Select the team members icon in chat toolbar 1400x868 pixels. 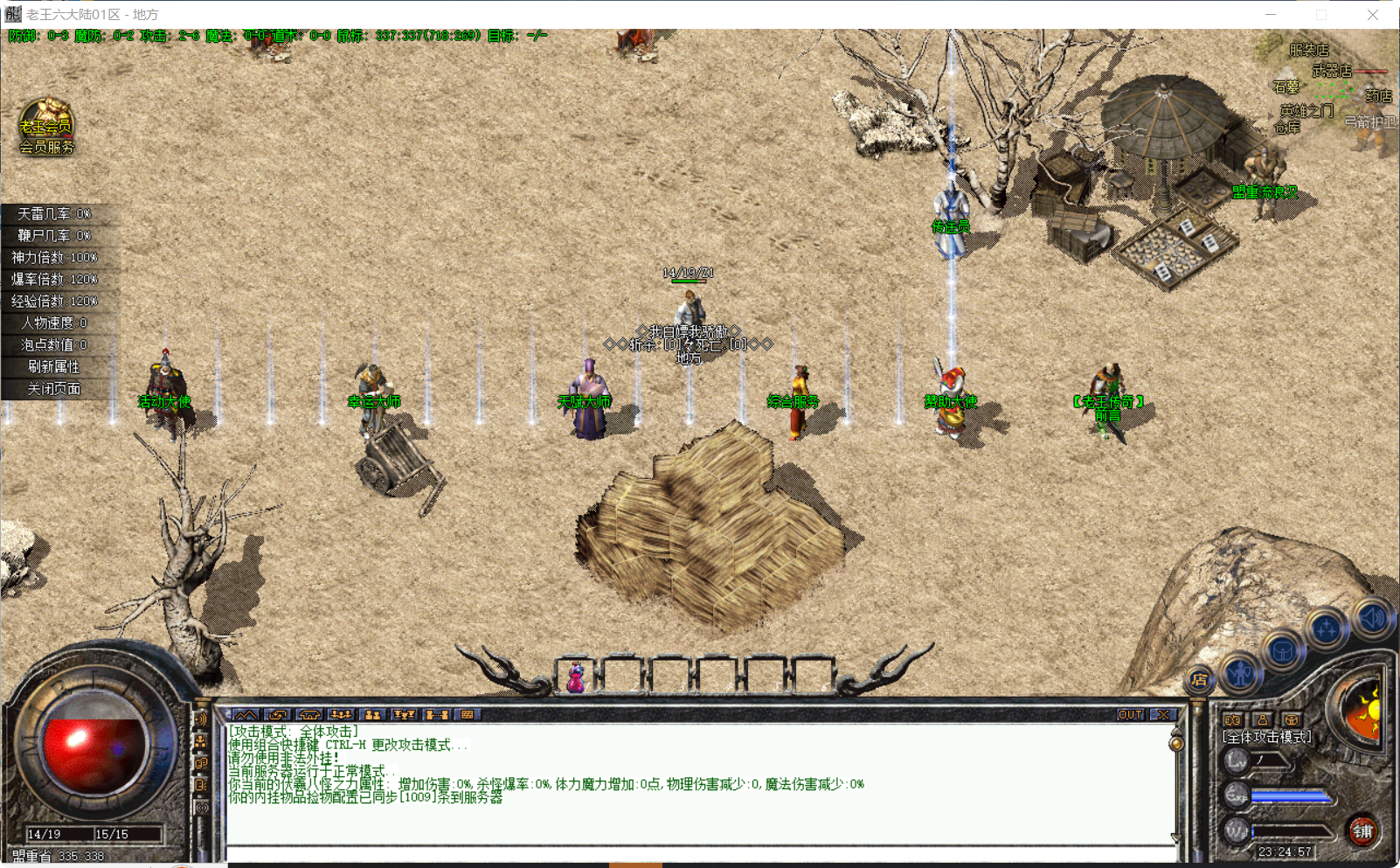point(342,715)
